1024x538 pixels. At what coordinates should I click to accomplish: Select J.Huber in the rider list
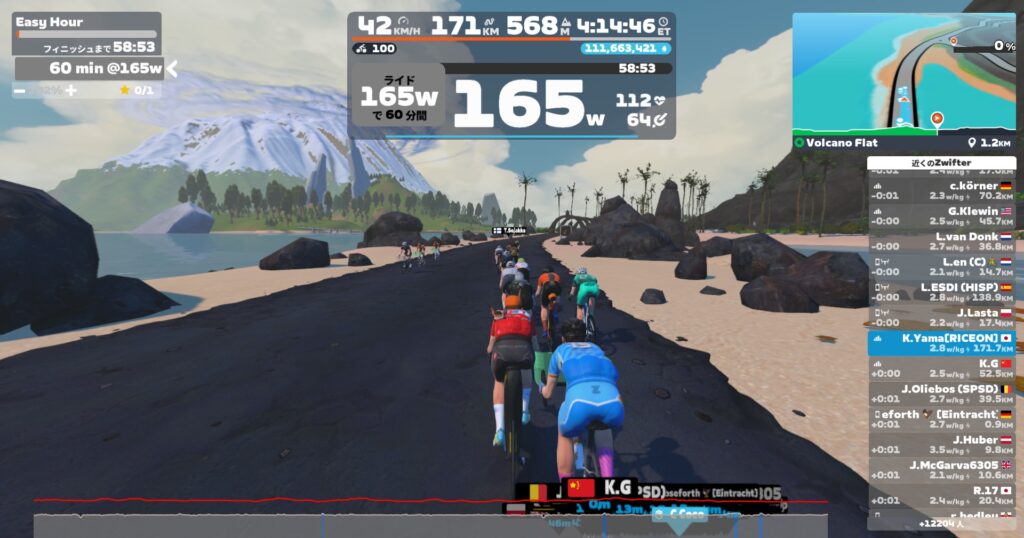click(941, 444)
